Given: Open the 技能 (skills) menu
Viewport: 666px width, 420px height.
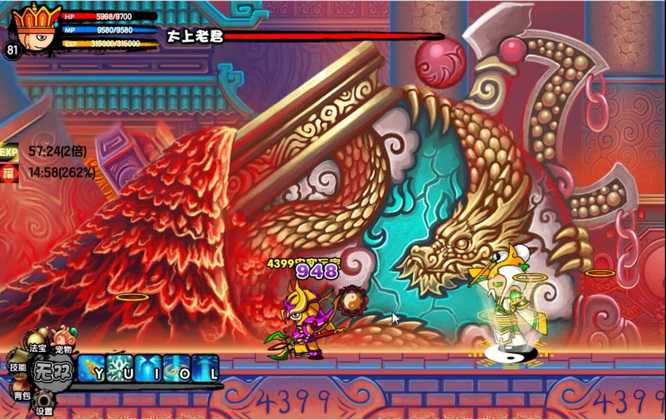Looking at the screenshot, I should 18,368.
